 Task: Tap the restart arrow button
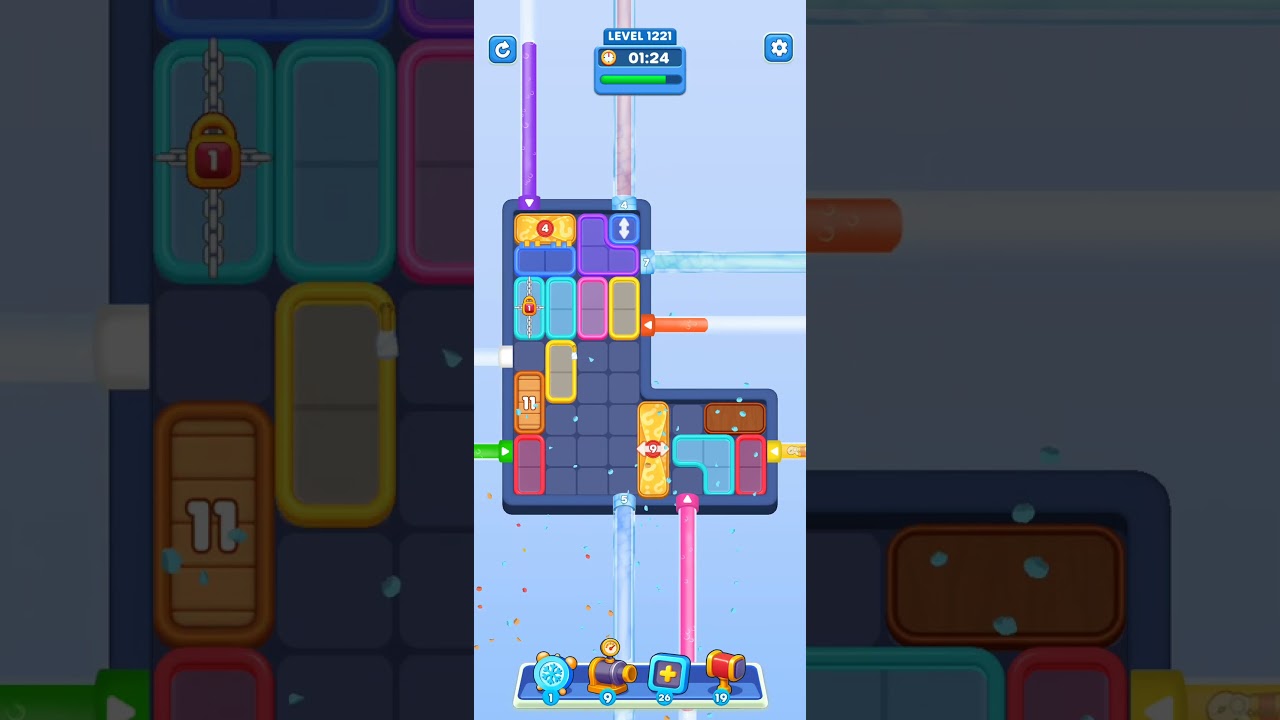pyautogui.click(x=503, y=49)
